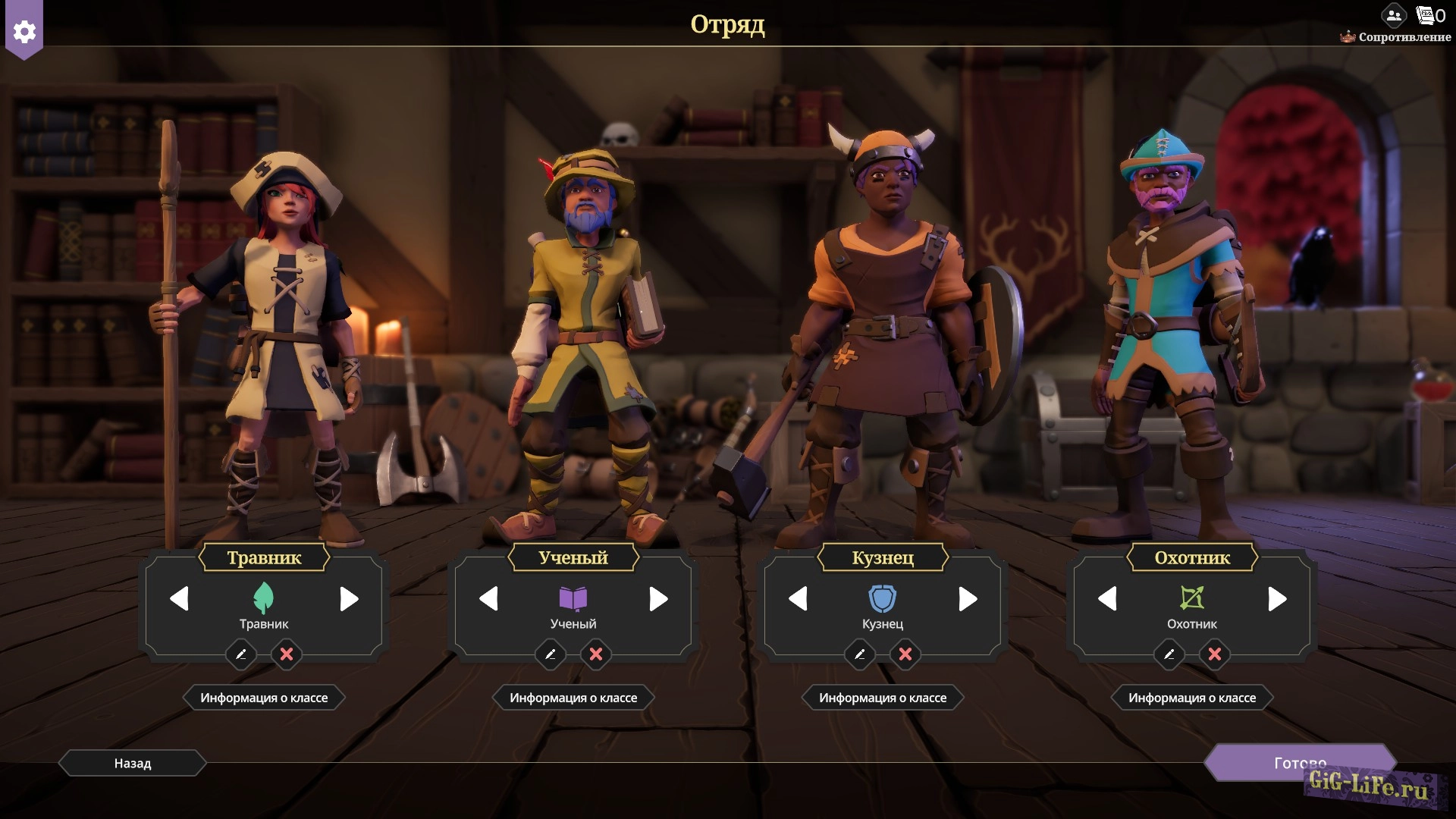Open the players icon in the corner
This screenshot has height=819, width=1456.
point(1394,15)
